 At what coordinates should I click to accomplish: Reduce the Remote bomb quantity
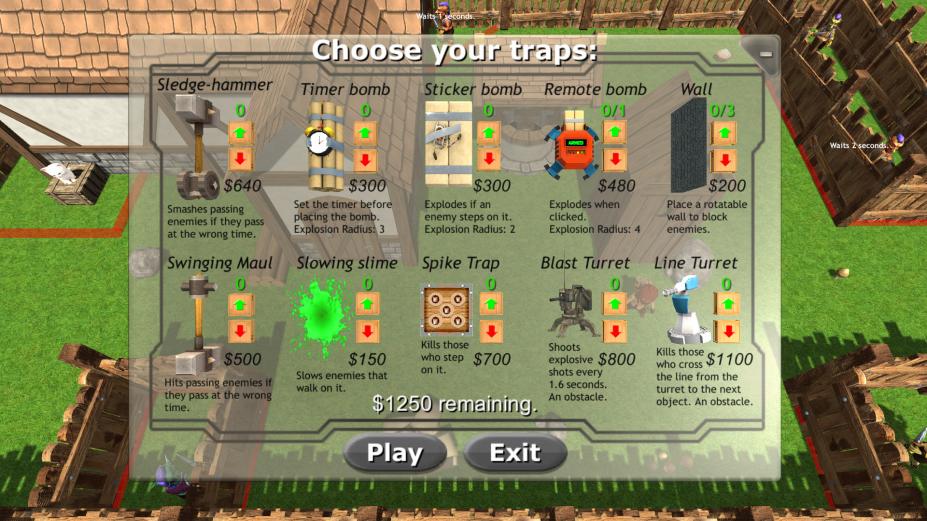click(x=614, y=160)
